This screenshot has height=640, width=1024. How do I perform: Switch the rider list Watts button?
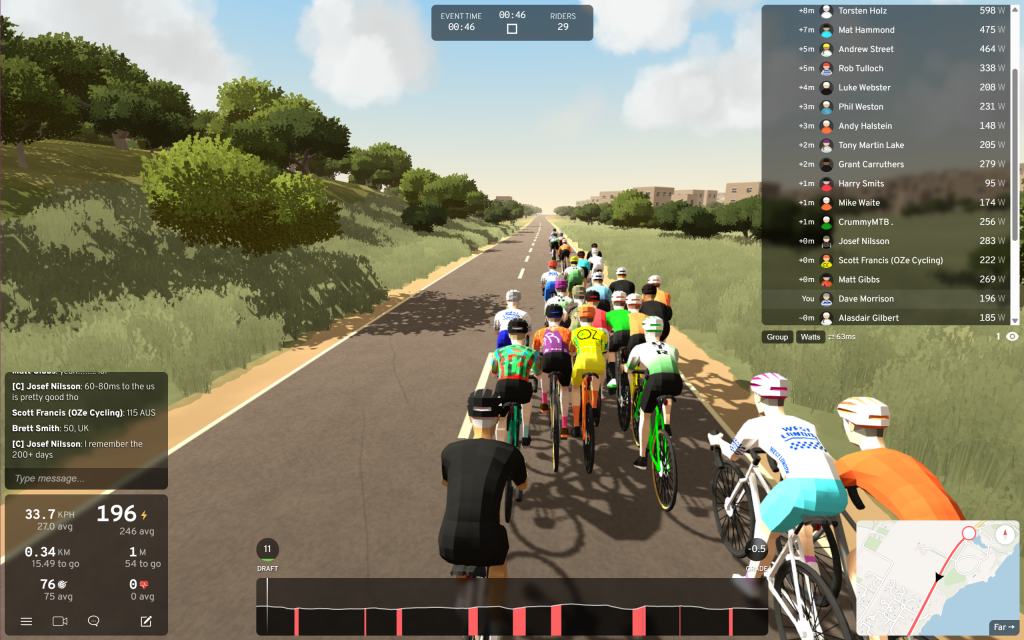(x=810, y=337)
